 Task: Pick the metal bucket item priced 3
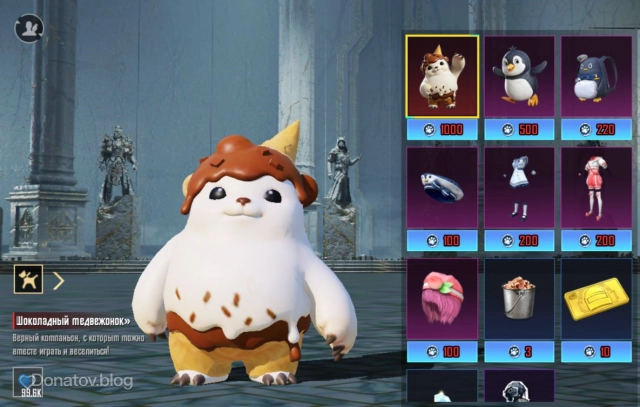point(519,298)
